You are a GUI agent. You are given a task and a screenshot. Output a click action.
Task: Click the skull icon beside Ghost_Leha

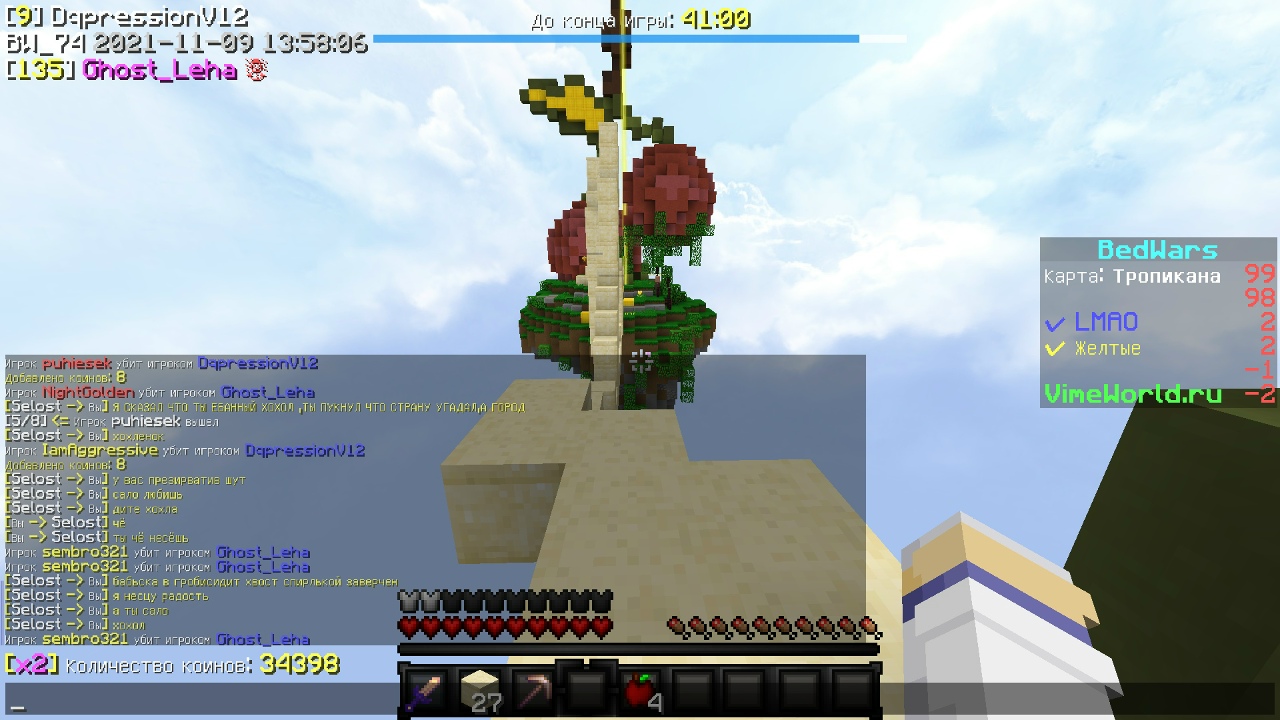coord(257,71)
